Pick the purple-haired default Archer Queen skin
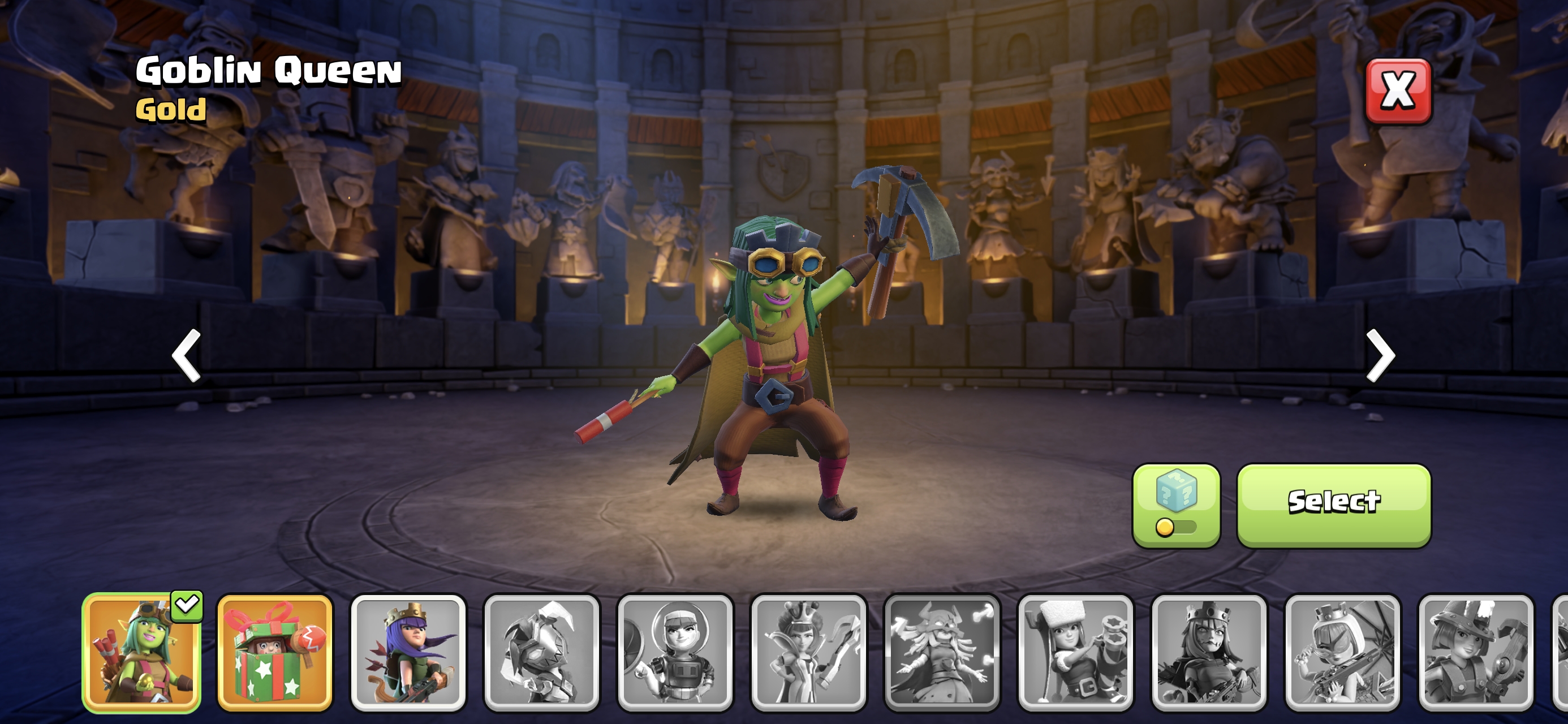1568x724 pixels. coord(408,652)
